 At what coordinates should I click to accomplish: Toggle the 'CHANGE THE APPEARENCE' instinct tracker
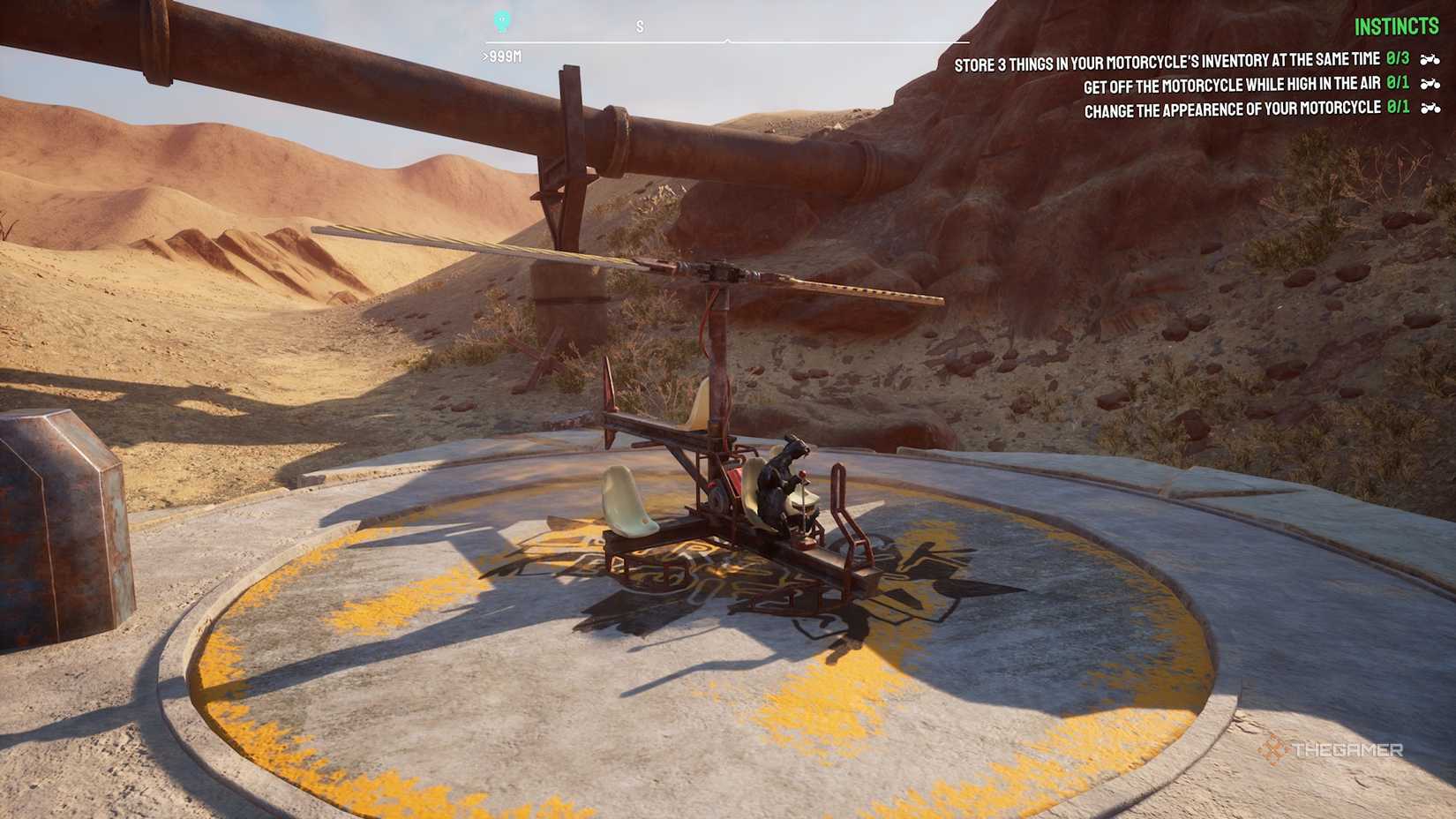tap(1234, 108)
